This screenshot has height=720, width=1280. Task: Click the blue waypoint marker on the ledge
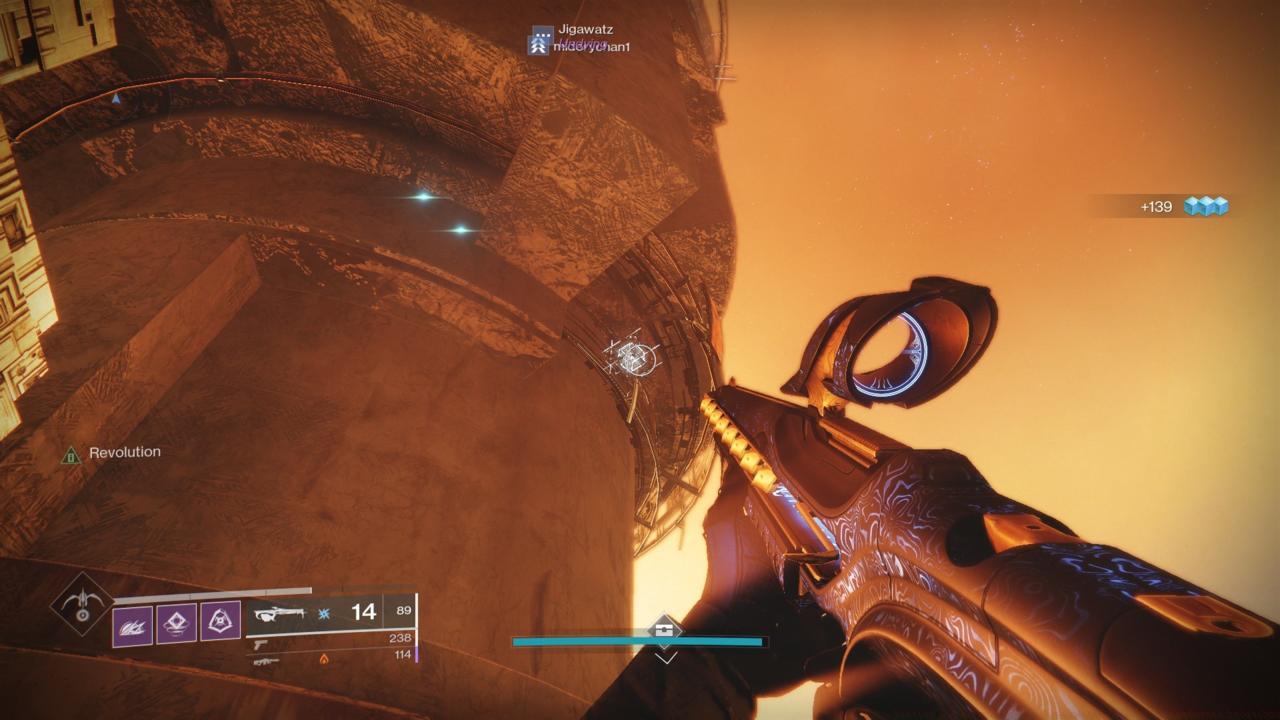tap(115, 98)
